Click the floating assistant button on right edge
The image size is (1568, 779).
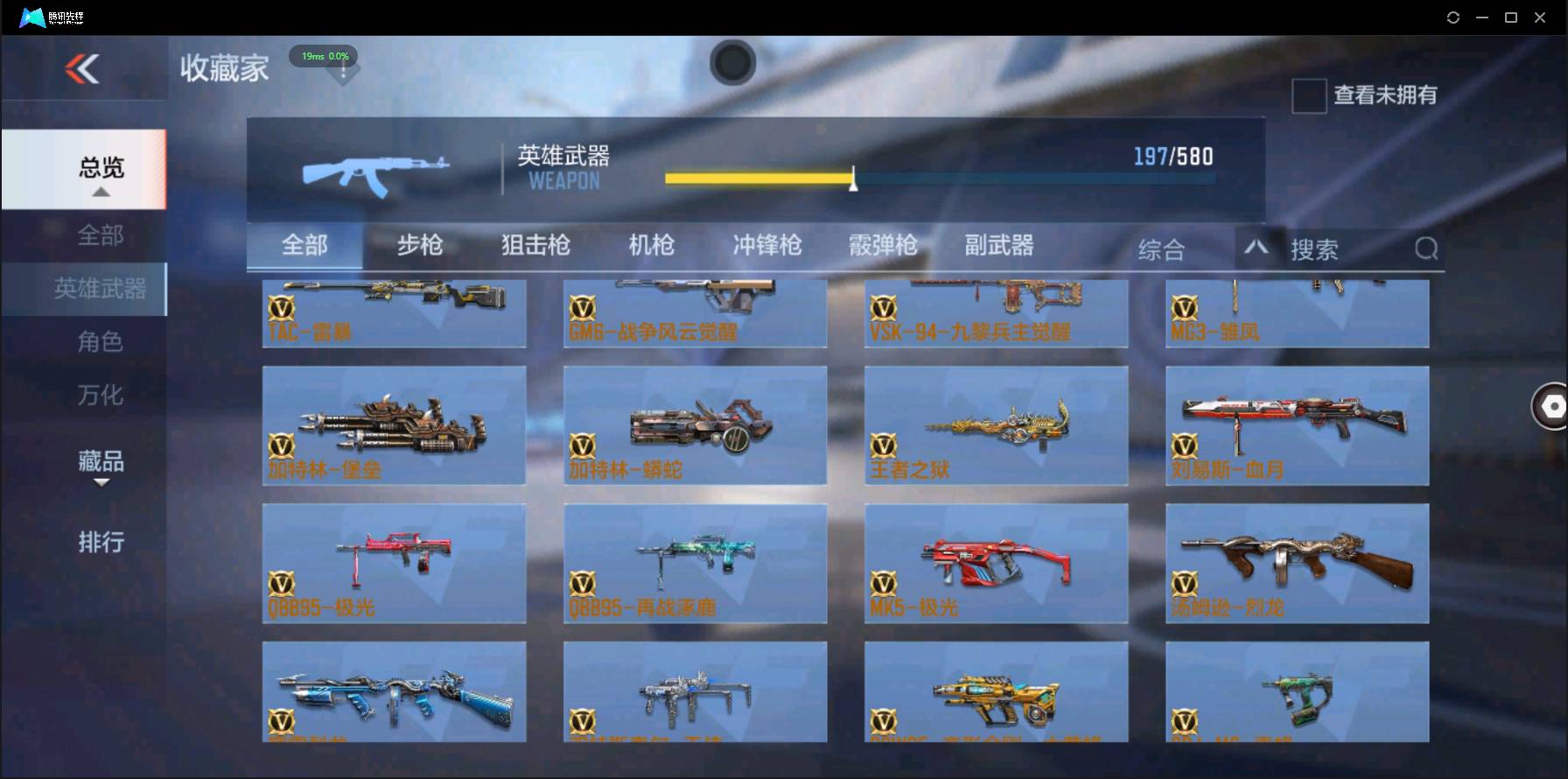tap(1551, 406)
